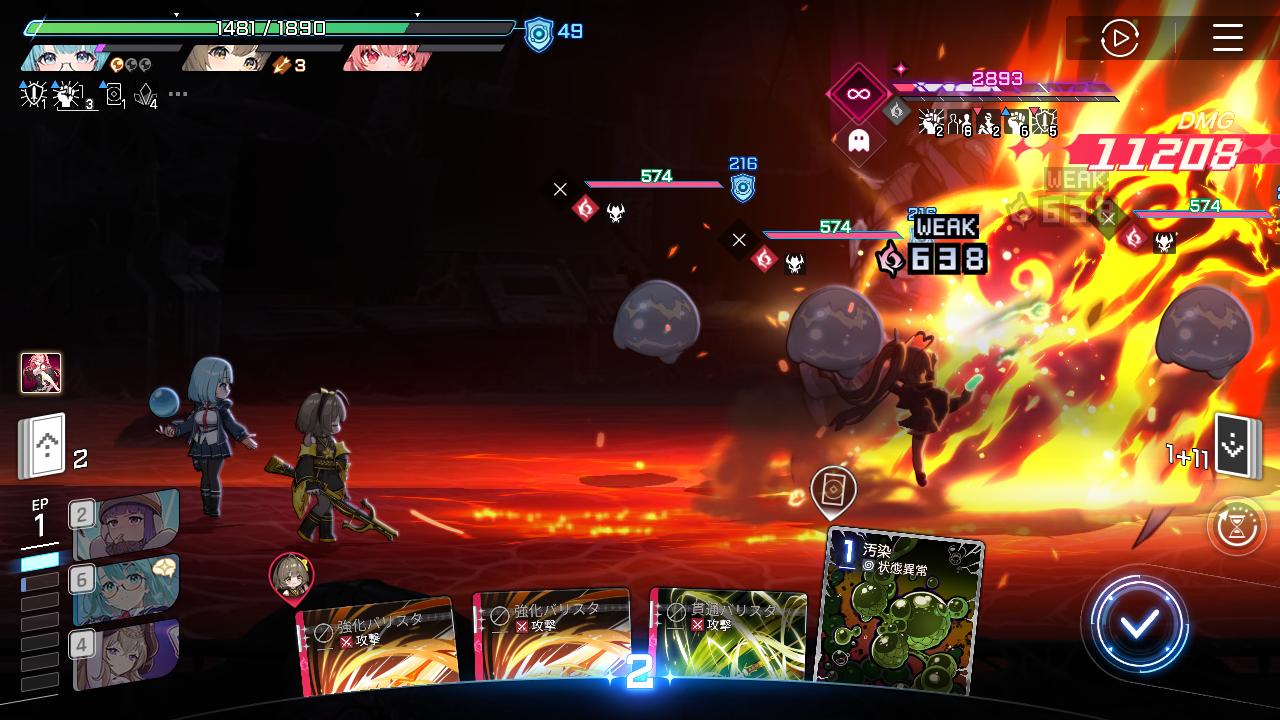Expand the hidden buffs via the ellipsis
This screenshot has width=1280, height=720.
(x=177, y=94)
